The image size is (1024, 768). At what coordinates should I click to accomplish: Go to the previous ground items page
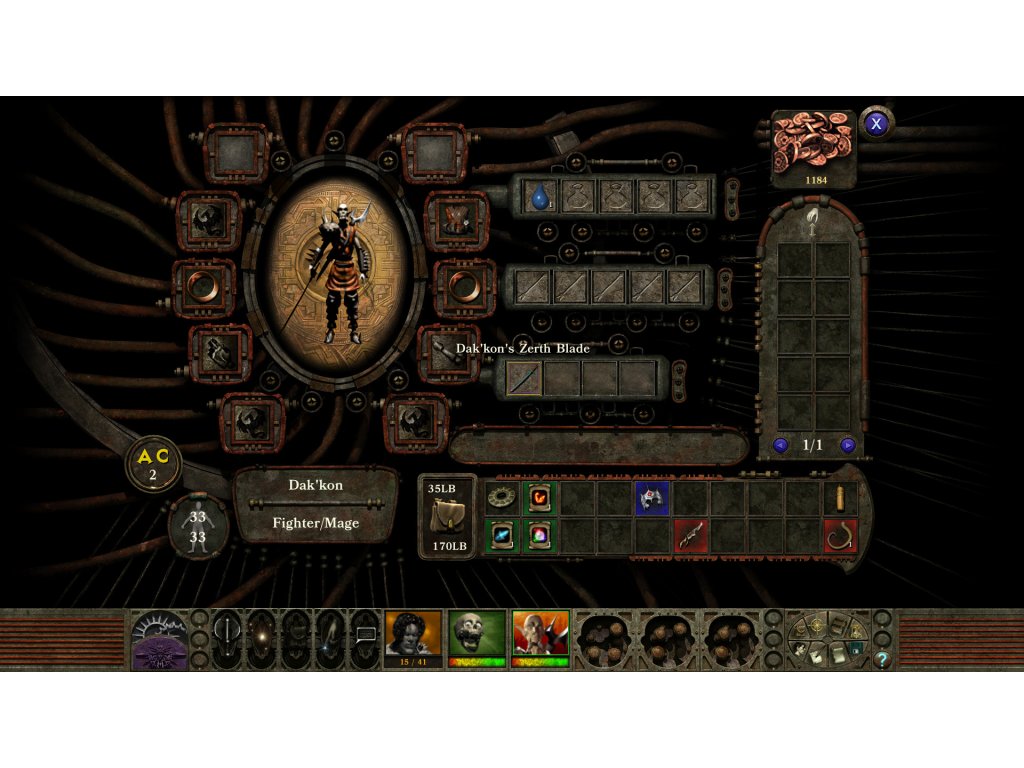(x=781, y=445)
